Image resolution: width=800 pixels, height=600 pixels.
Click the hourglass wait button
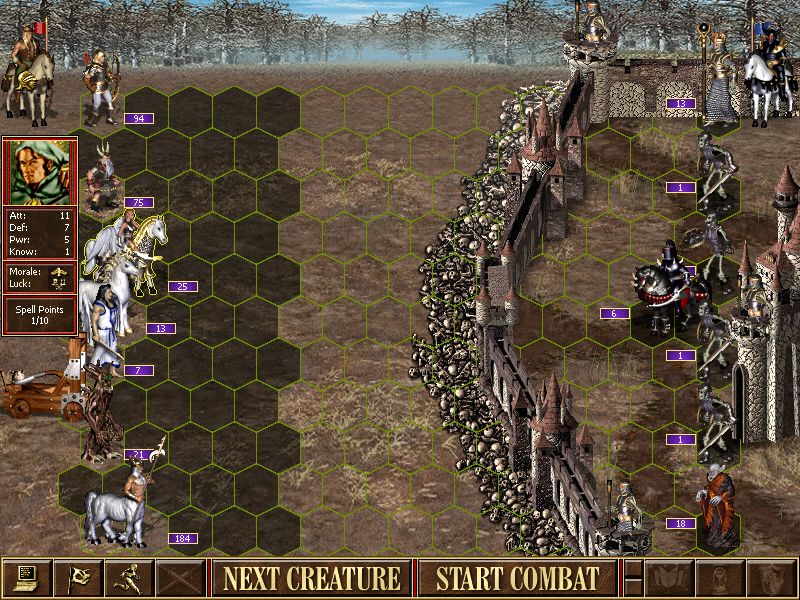(x=721, y=578)
